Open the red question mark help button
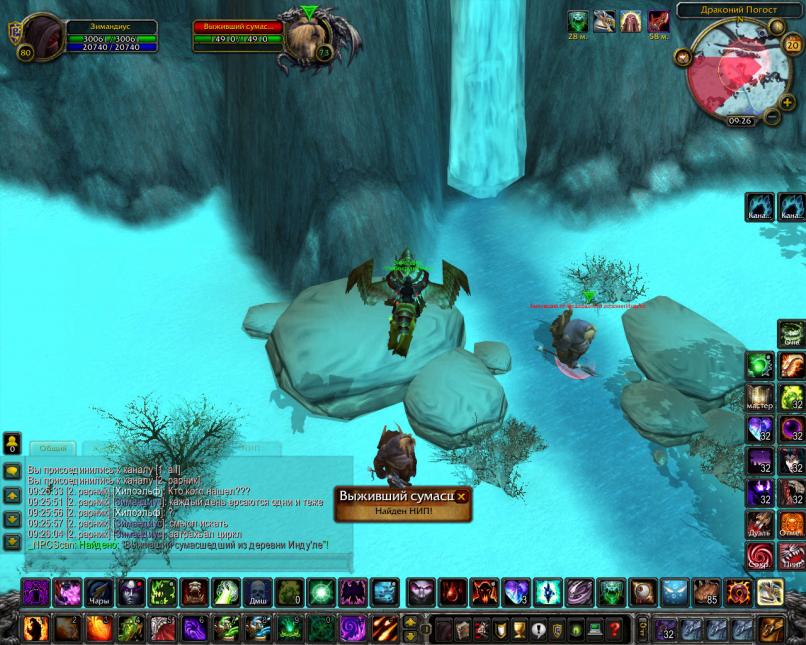Image resolution: width=806 pixels, height=645 pixels. tap(613, 629)
